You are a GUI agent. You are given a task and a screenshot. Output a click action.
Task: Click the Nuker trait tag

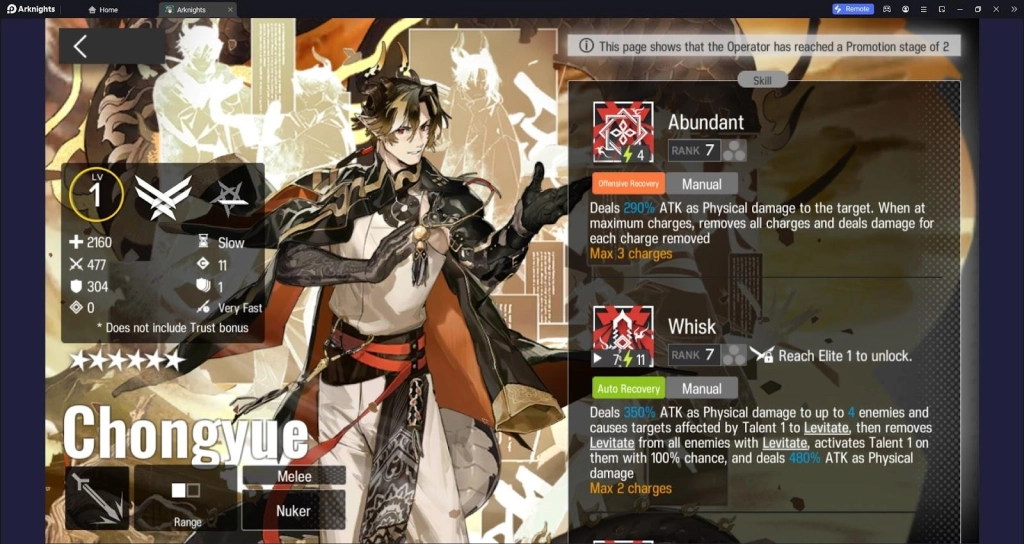pos(294,510)
